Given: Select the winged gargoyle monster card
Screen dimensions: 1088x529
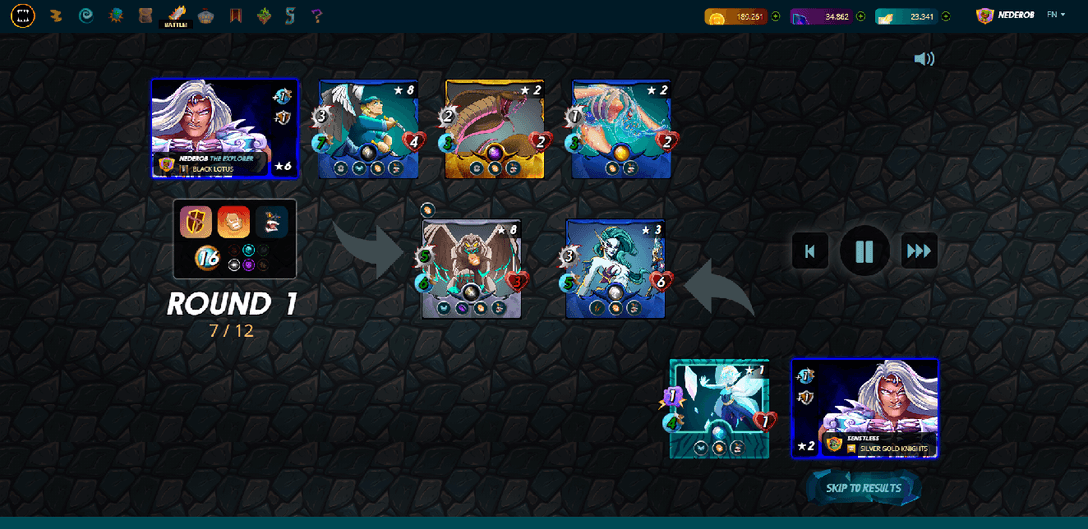Looking at the screenshot, I should [x=471, y=269].
